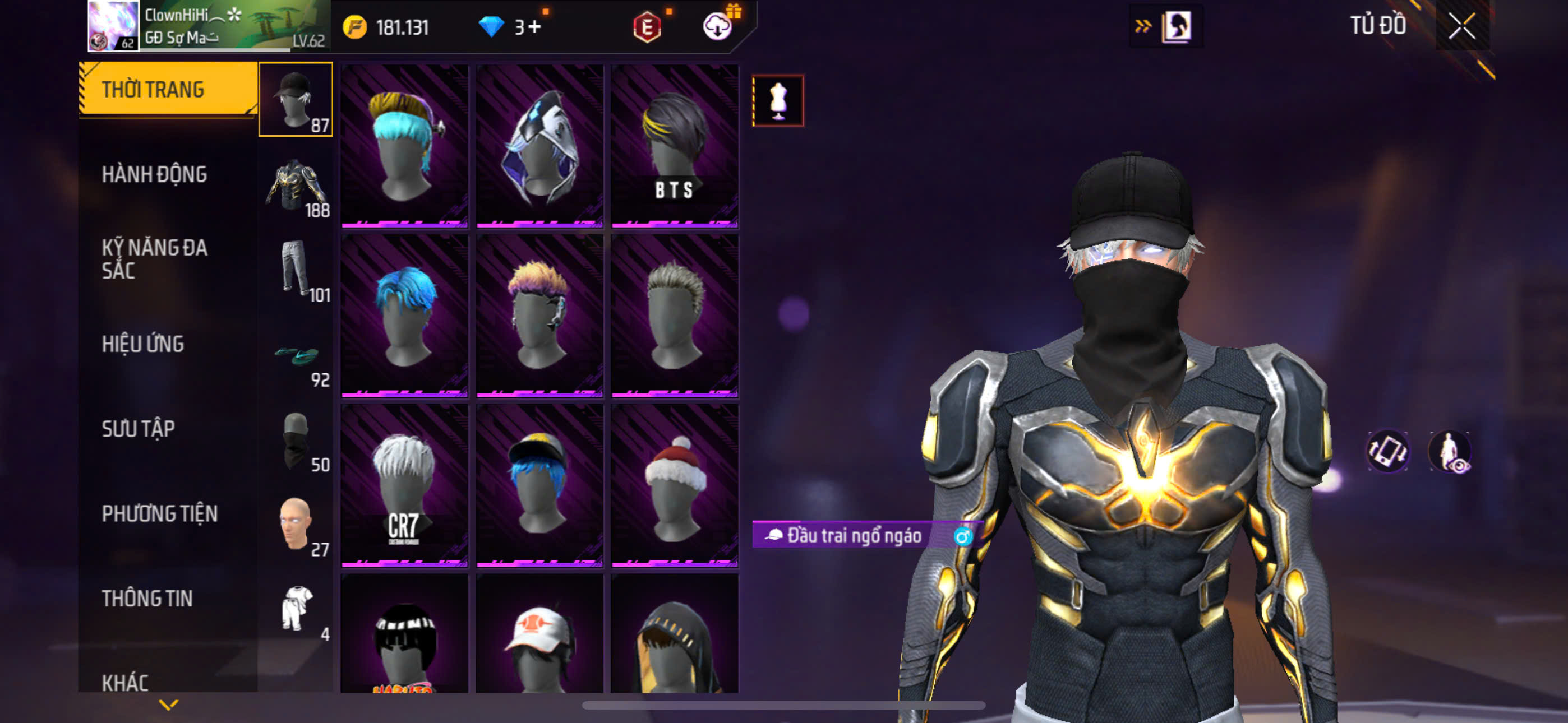Open the Sưu Tập section
1568x723 pixels.
[138, 429]
